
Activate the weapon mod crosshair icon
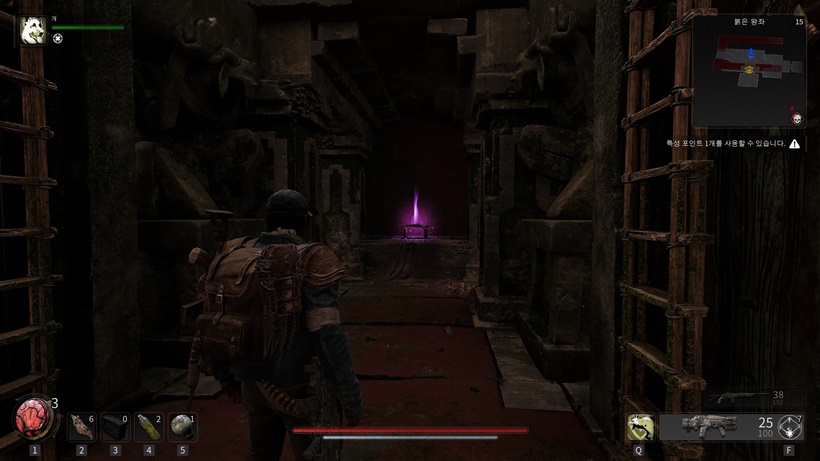tap(790, 427)
